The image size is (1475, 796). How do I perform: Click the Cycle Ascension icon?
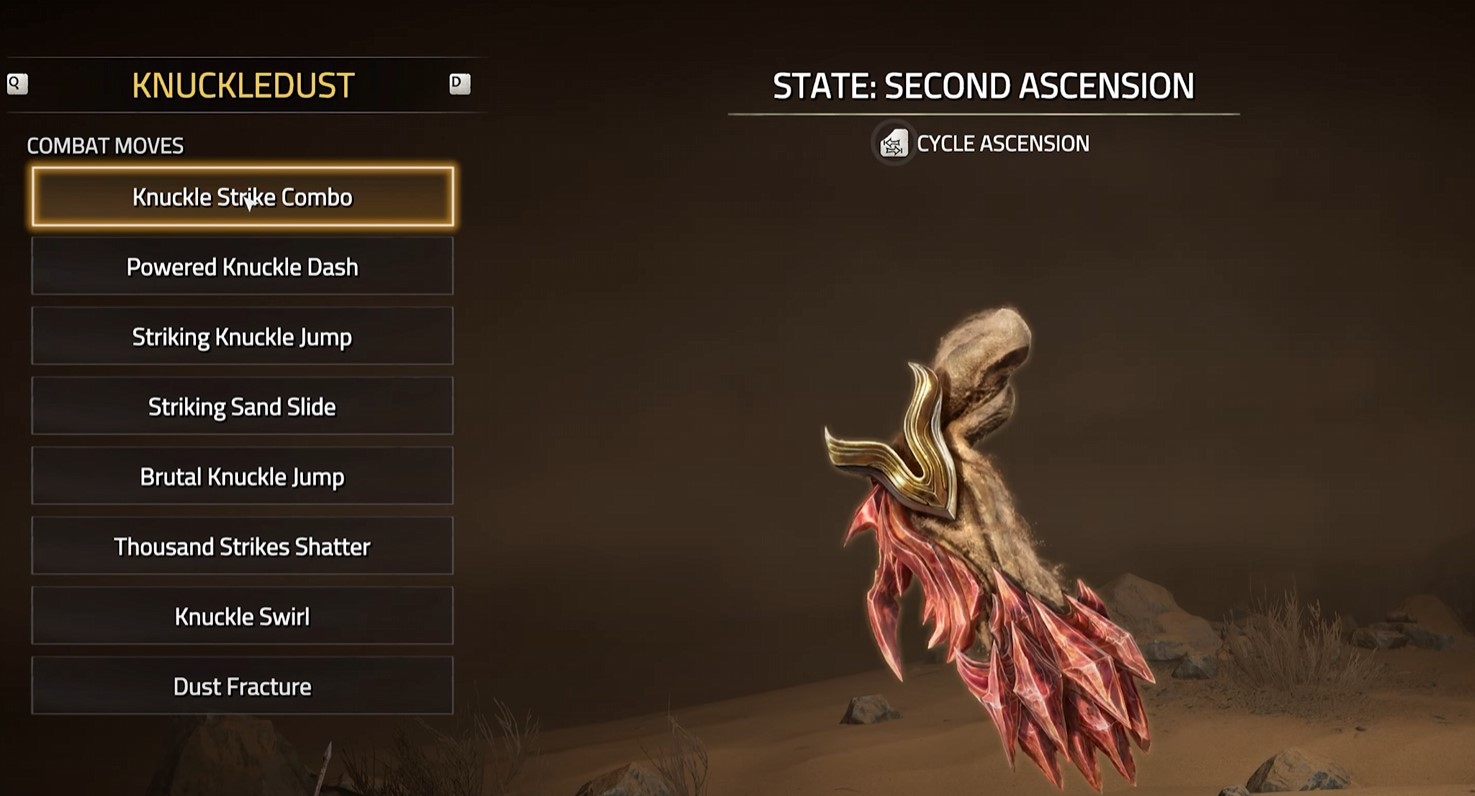click(894, 143)
